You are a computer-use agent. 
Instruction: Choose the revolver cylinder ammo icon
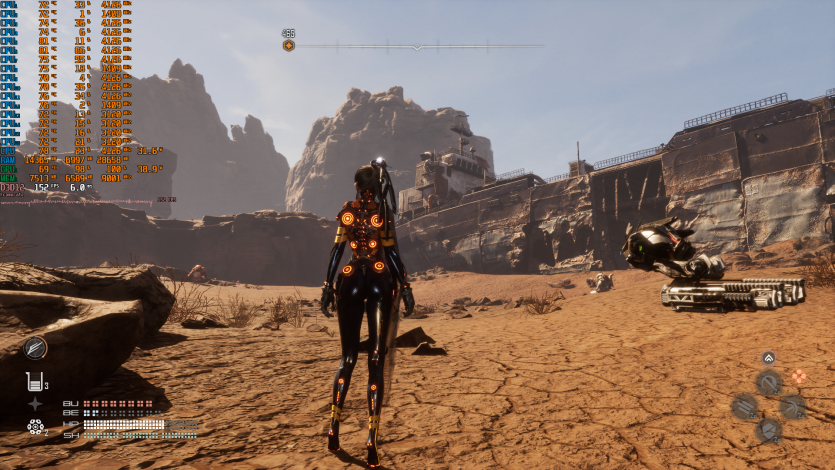pos(36,427)
